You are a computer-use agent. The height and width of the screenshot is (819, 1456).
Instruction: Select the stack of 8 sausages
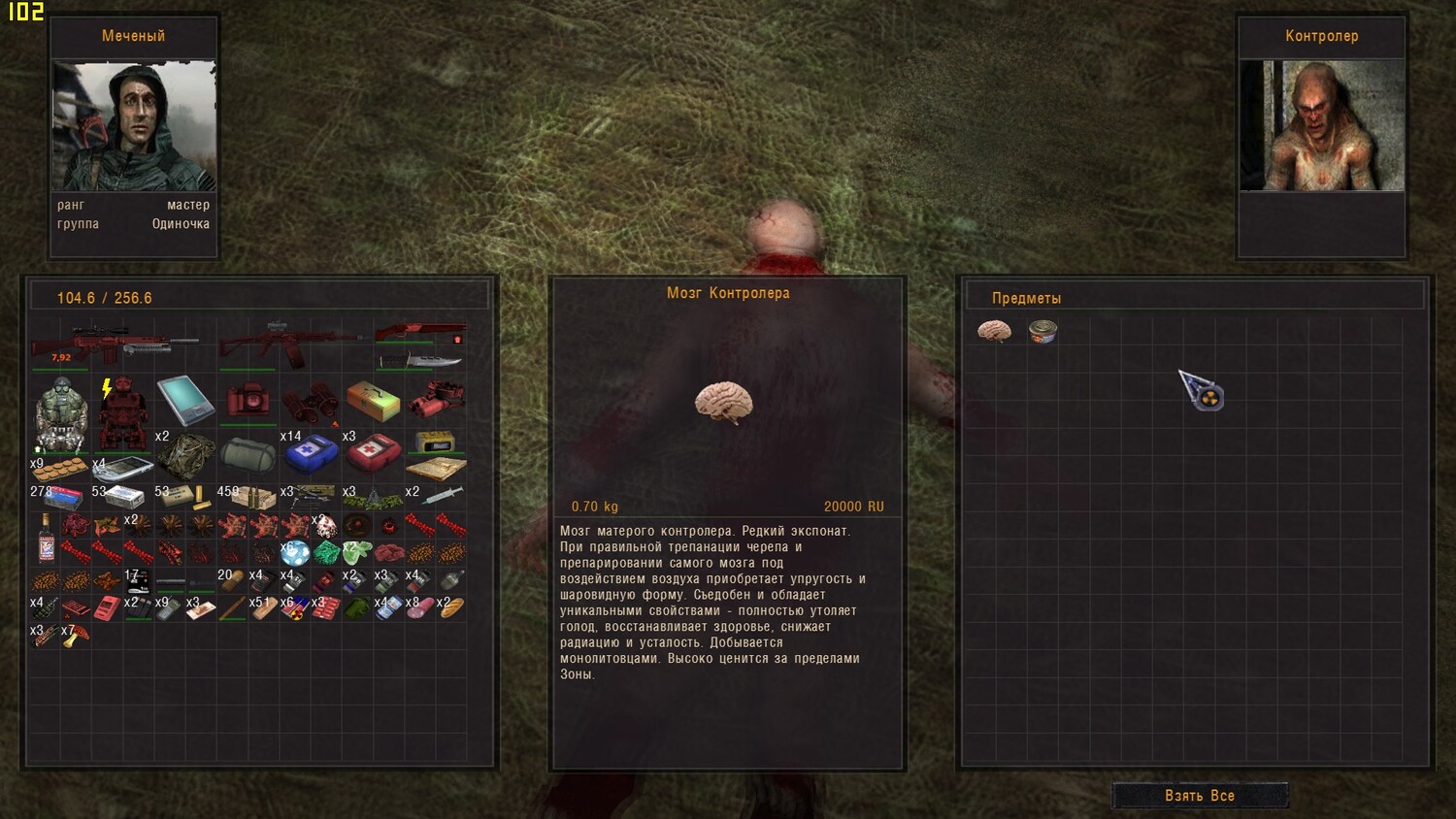pos(419,608)
